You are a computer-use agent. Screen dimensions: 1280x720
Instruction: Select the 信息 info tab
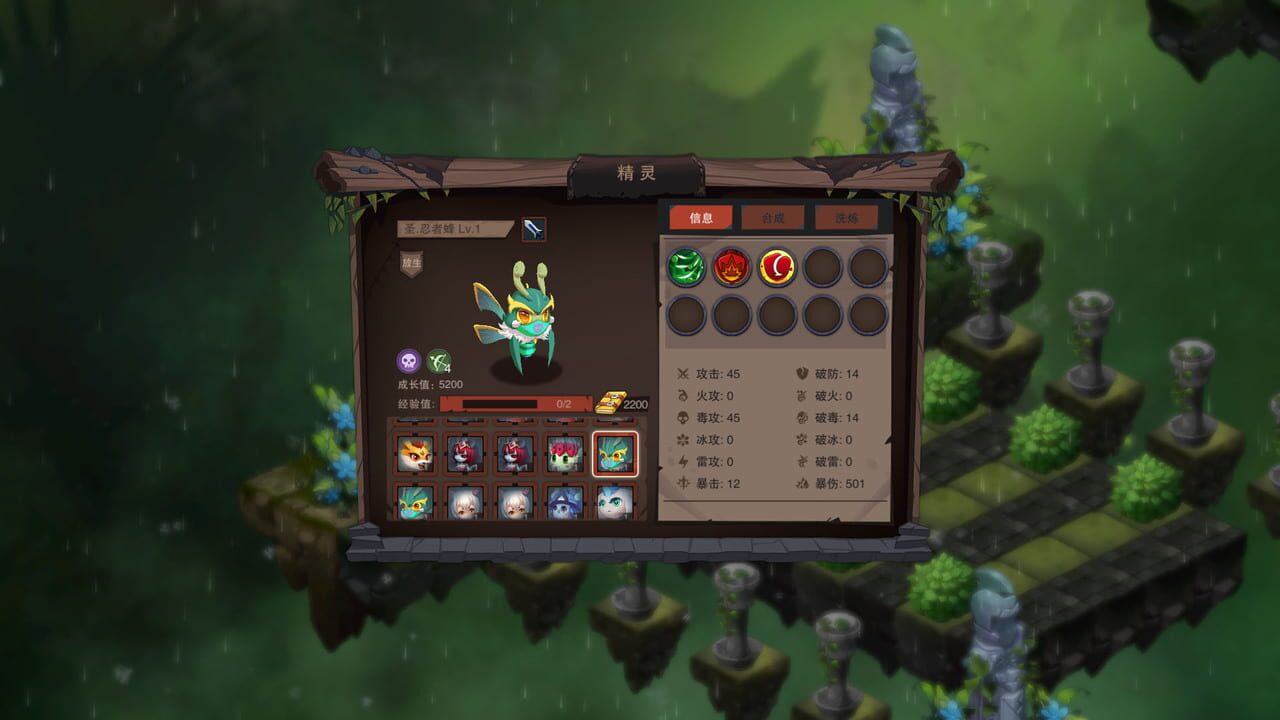point(699,217)
